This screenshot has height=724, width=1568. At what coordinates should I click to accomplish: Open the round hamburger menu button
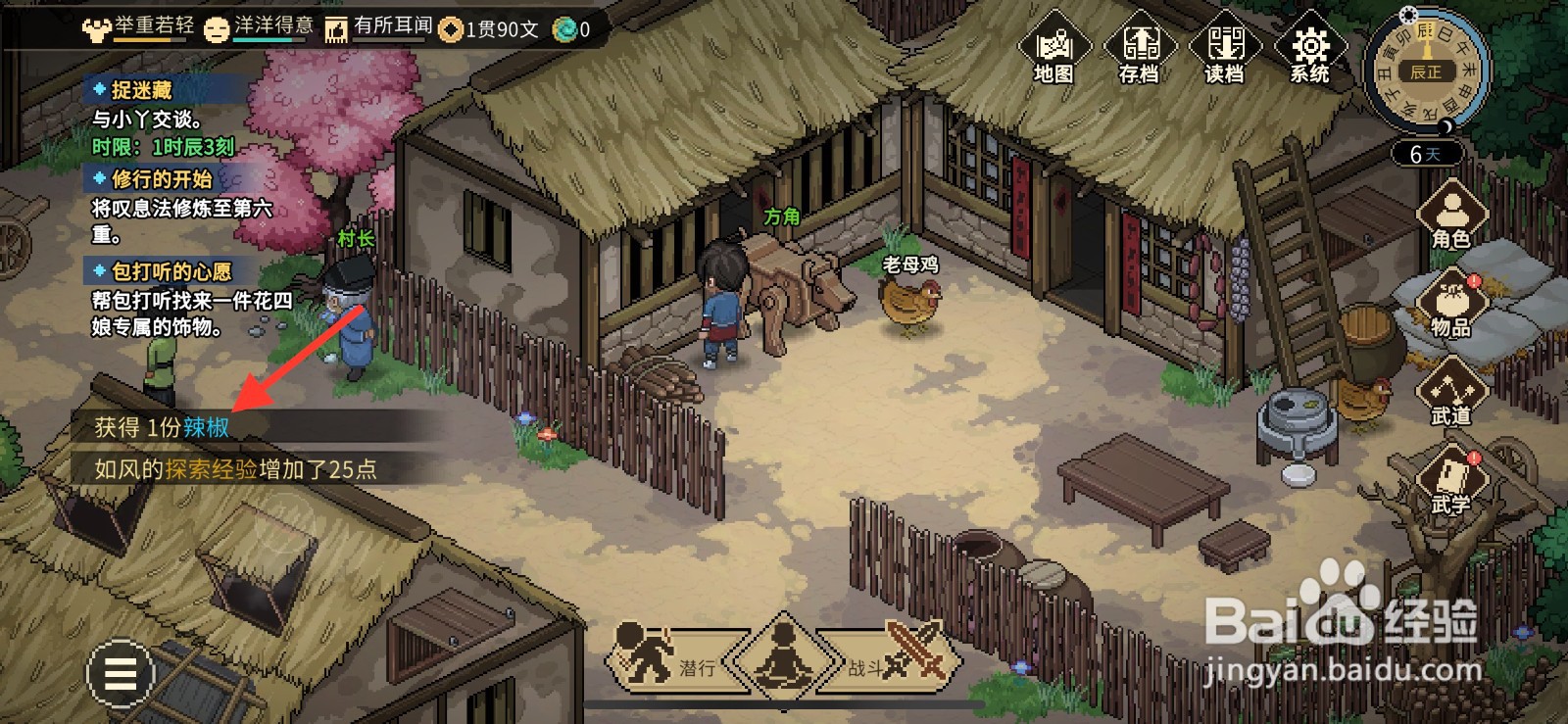click(121, 674)
